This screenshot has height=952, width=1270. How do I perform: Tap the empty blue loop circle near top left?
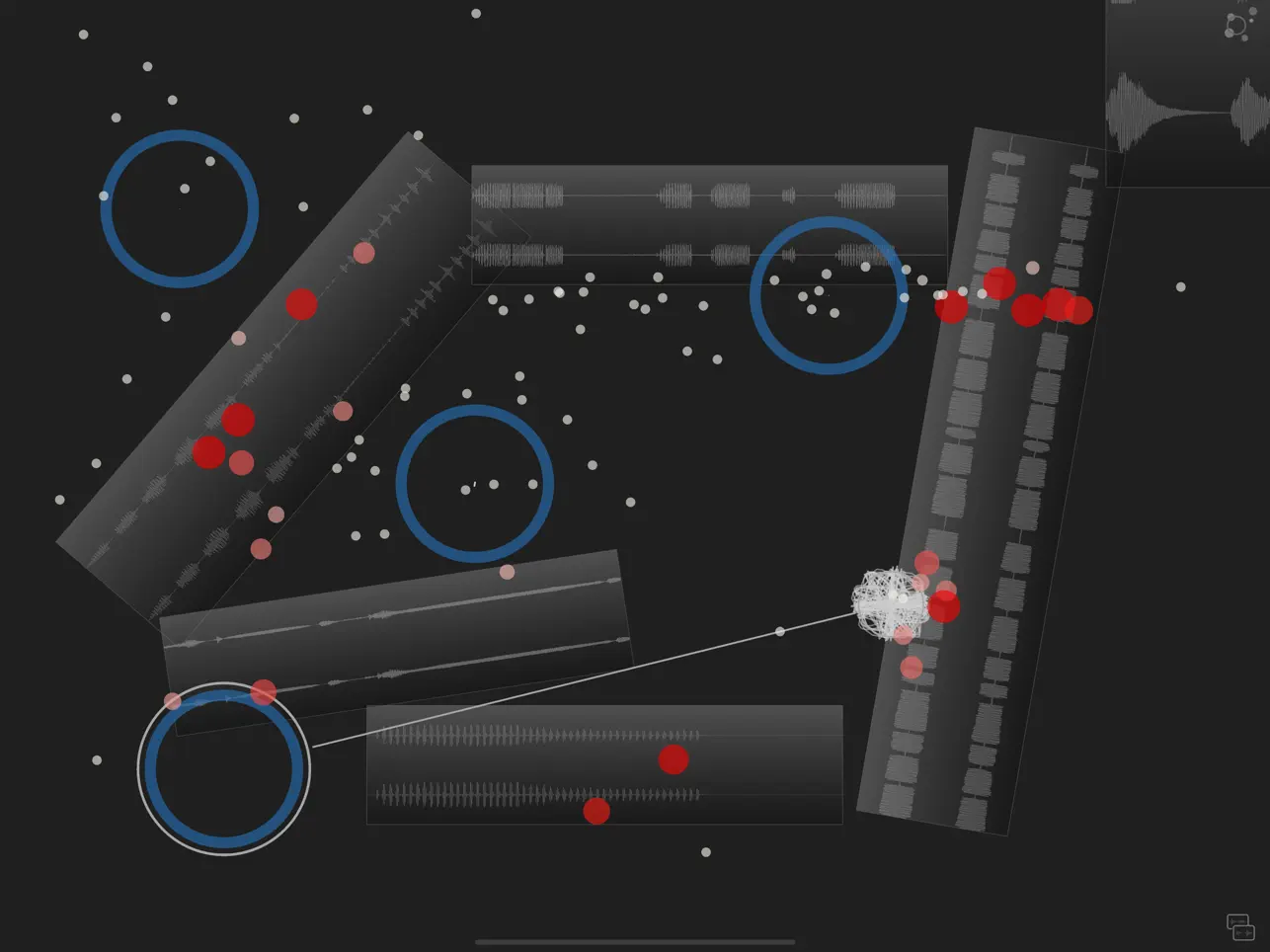click(179, 208)
